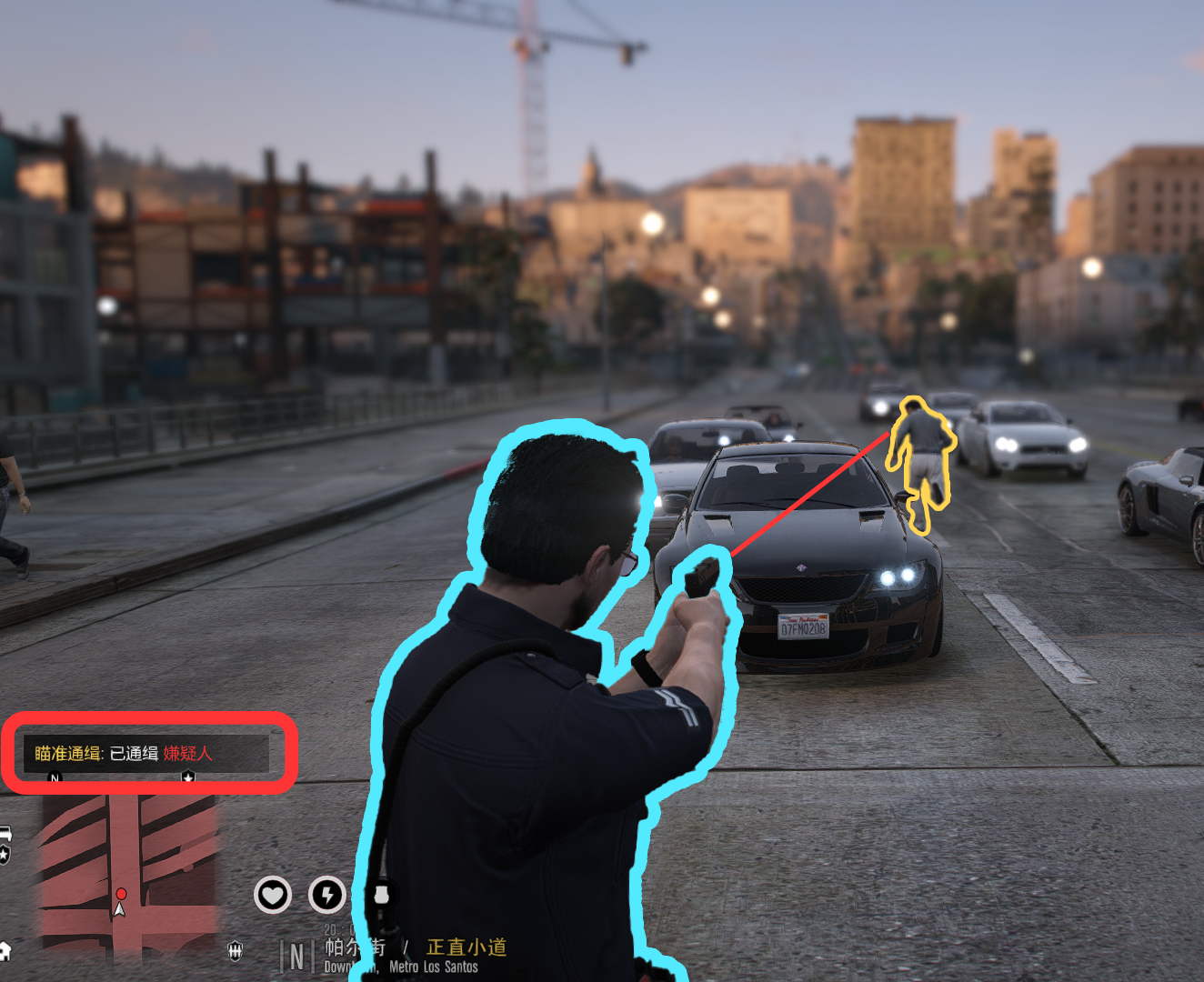This screenshot has width=1204, height=982.
Task: Click the body armor vest icon
Action: (382, 896)
